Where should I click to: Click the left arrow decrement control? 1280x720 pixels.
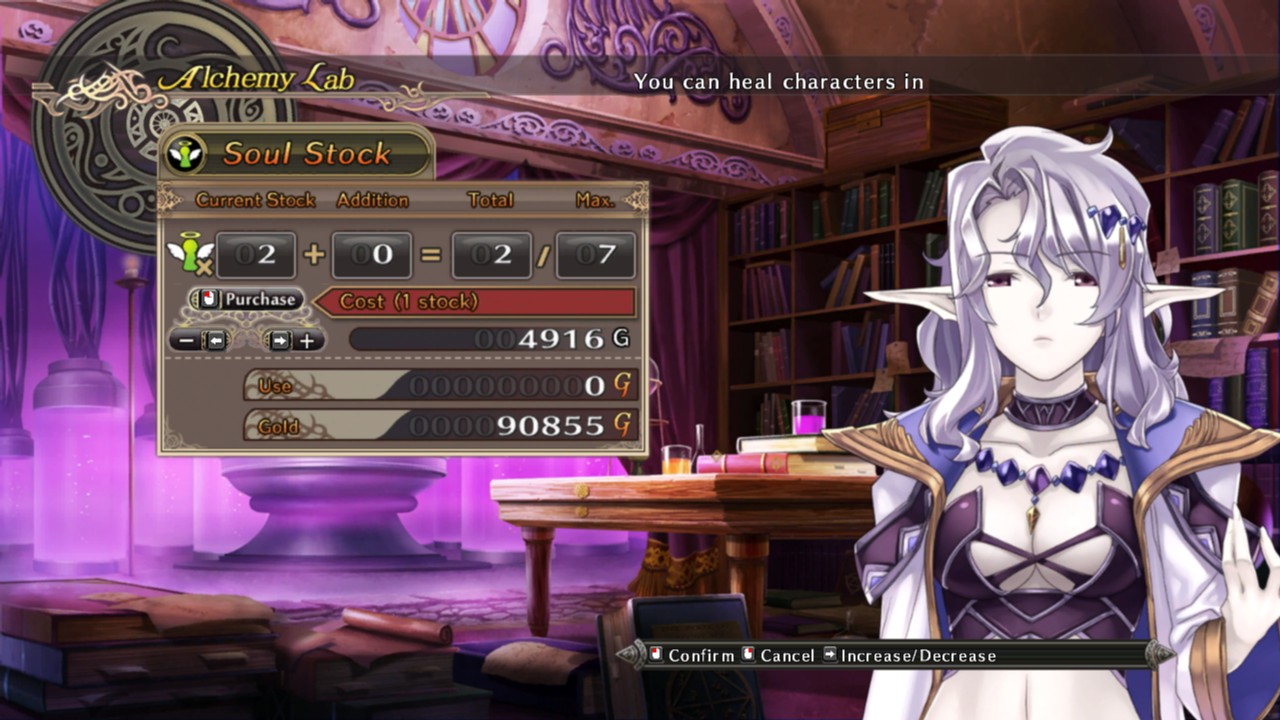pos(200,341)
